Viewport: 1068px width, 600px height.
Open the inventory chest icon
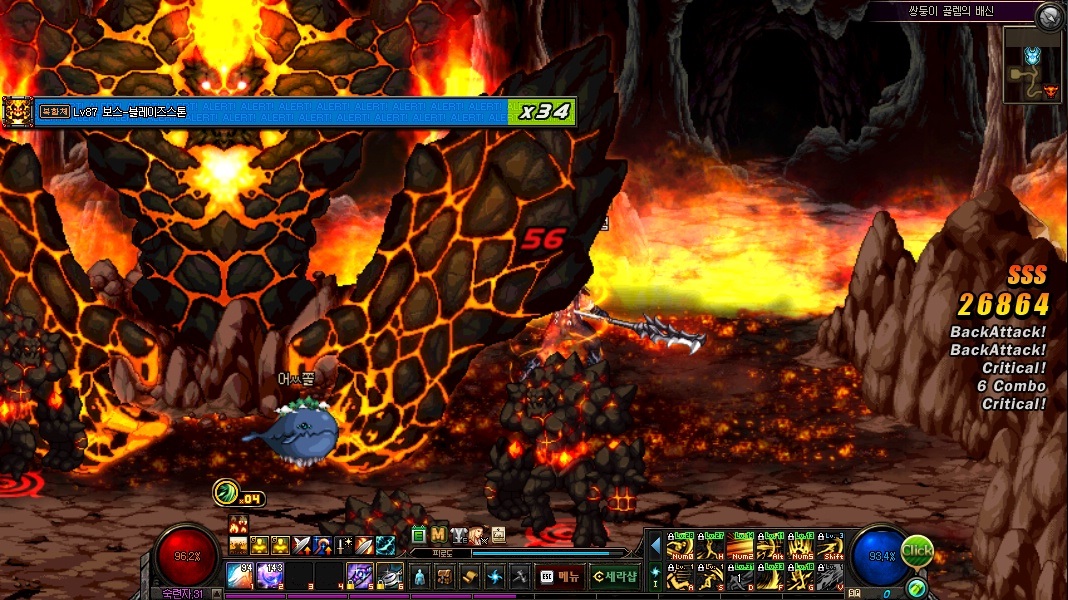point(445,576)
